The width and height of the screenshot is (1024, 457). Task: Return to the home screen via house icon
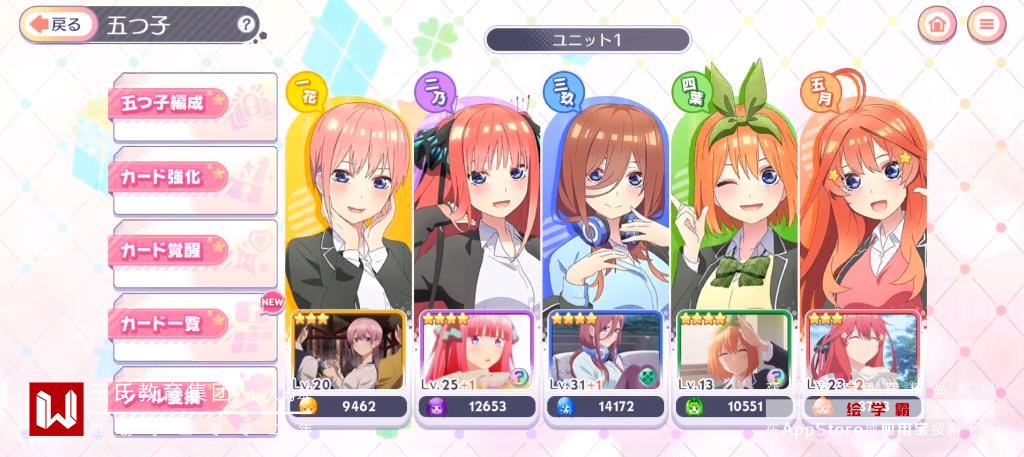[x=937, y=24]
